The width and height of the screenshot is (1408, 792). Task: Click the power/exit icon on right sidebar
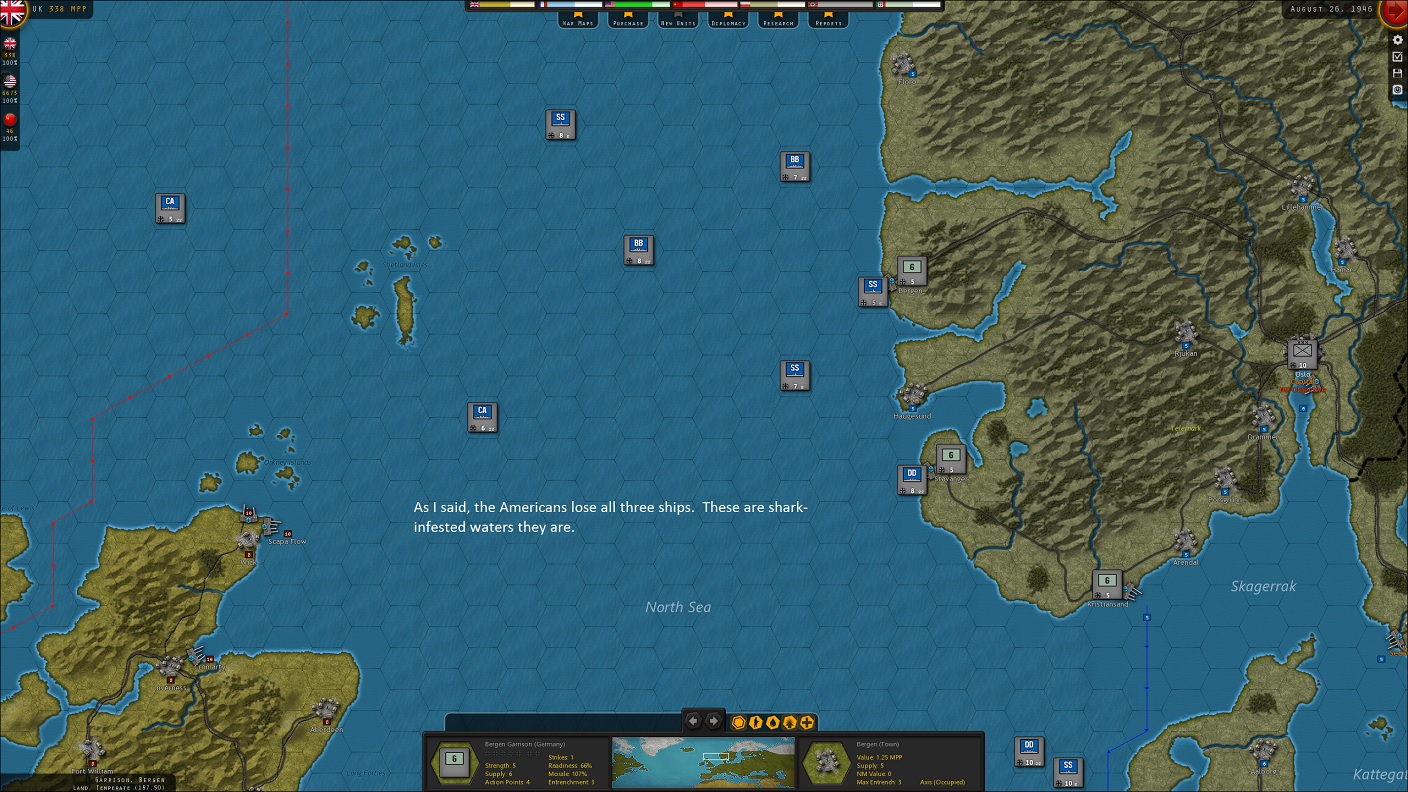1397,90
